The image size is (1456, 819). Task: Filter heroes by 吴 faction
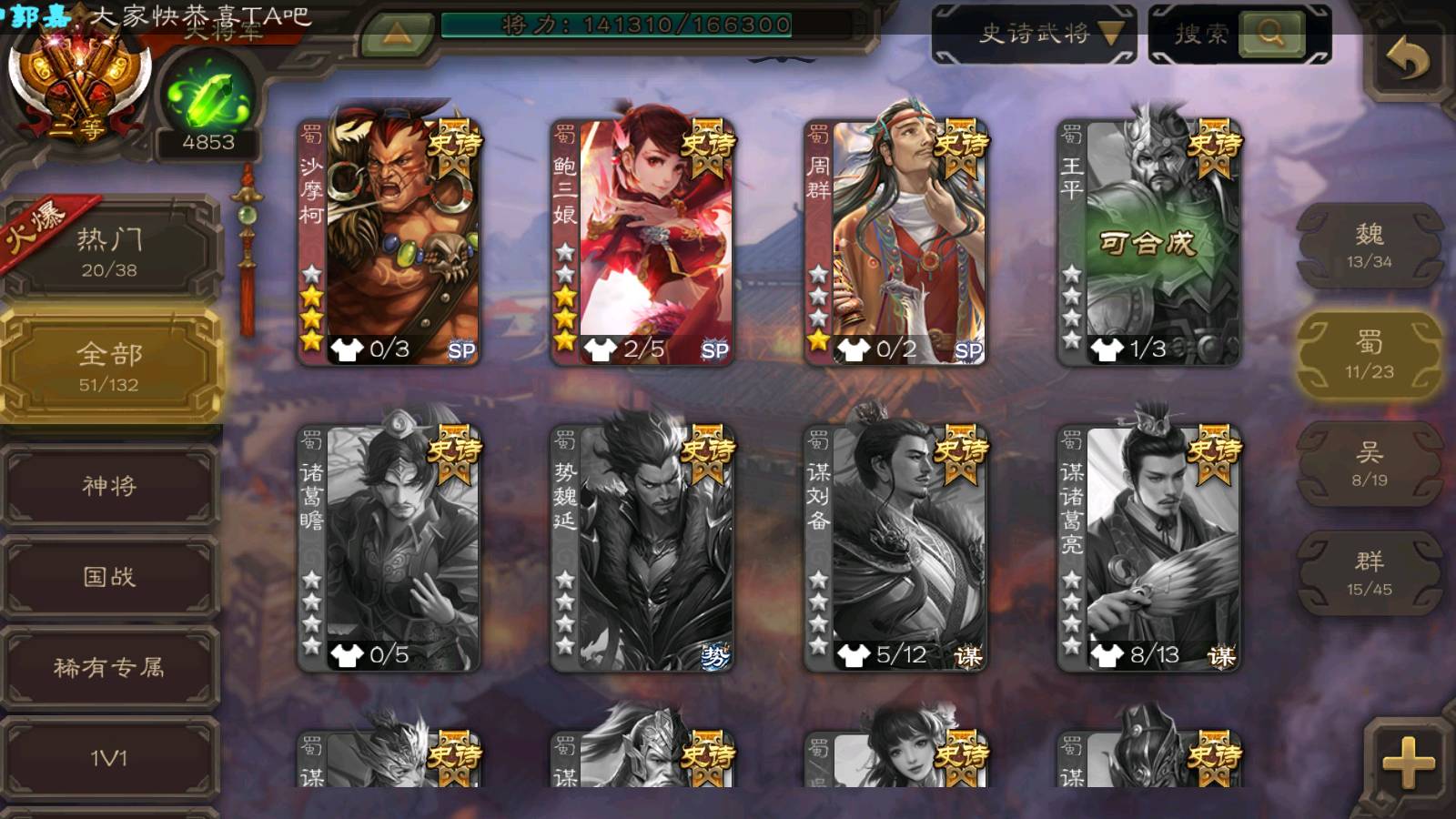pyautogui.click(x=1369, y=464)
